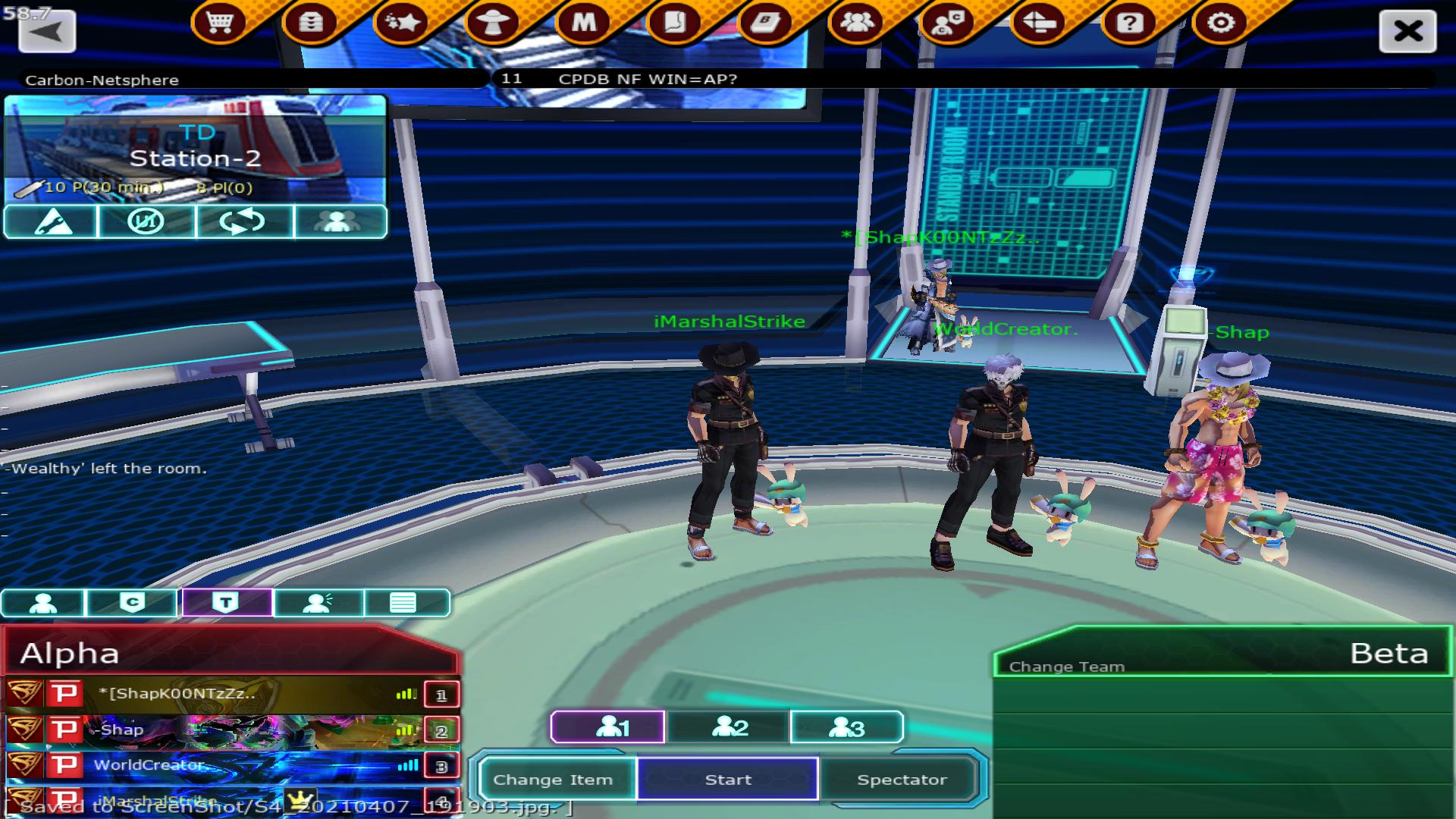Change team to Beta
The width and height of the screenshot is (1456, 819).
click(1067, 667)
